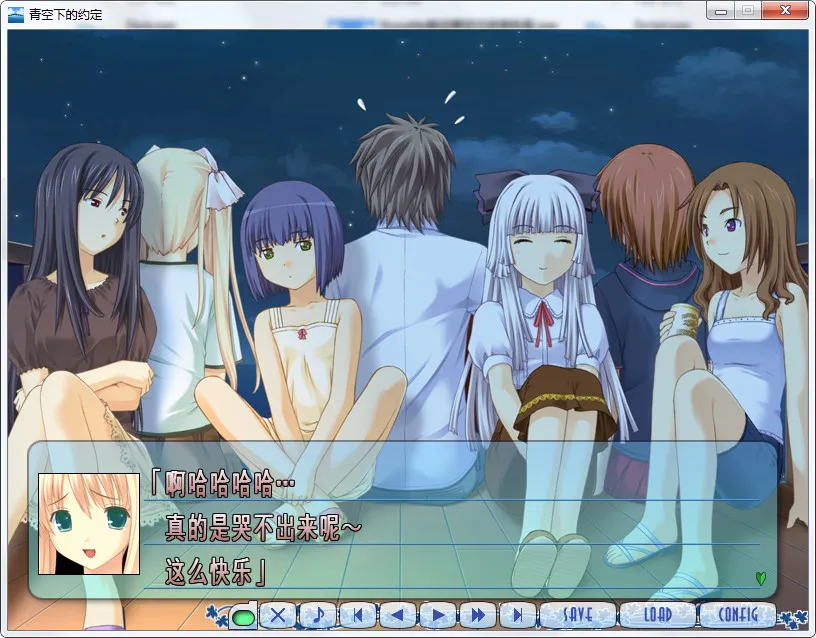Jump ahead with the skip-to-next button
This screenshot has width=816, height=638.
518,615
